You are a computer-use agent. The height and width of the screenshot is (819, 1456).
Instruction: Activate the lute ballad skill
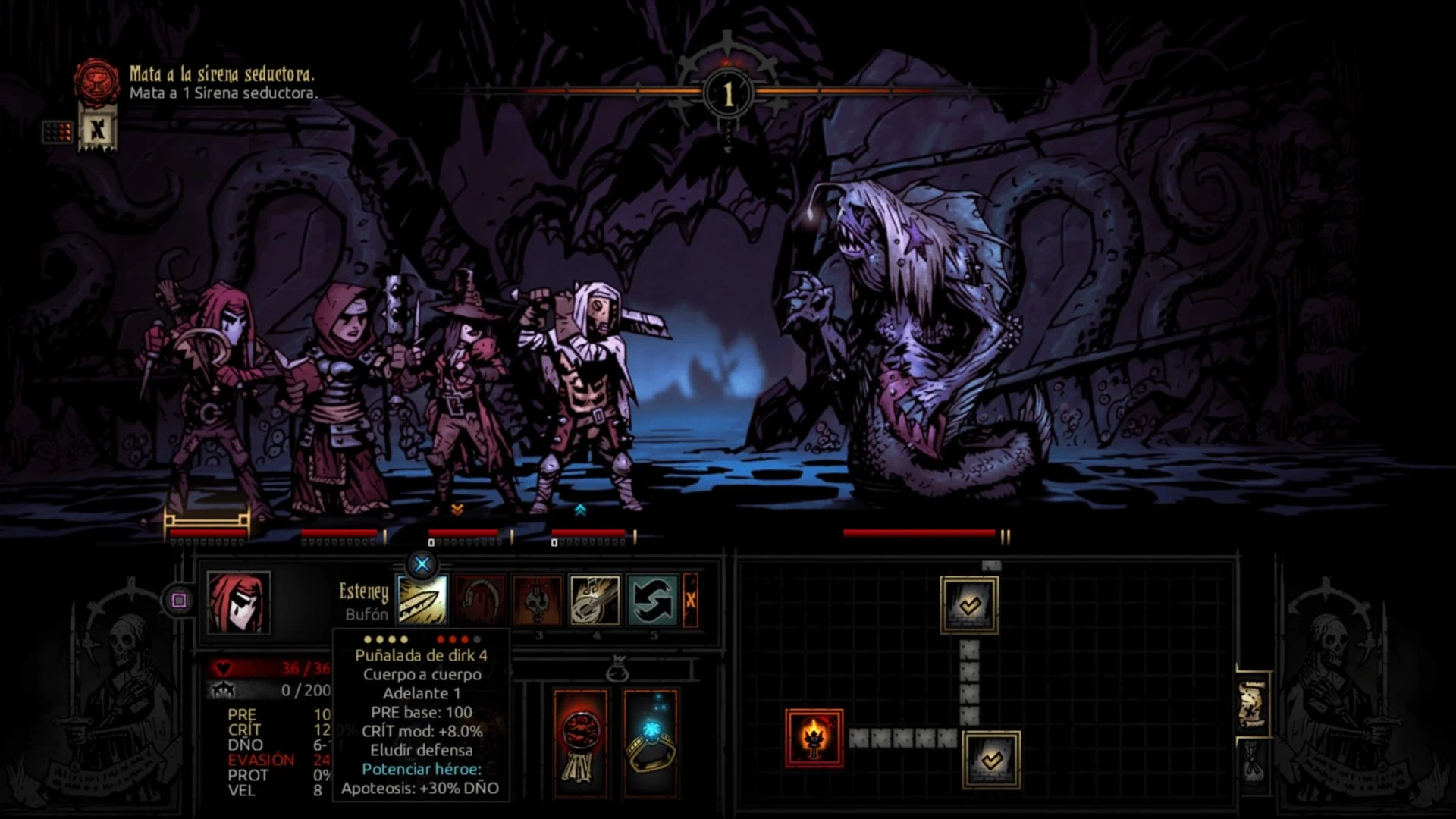(595, 601)
